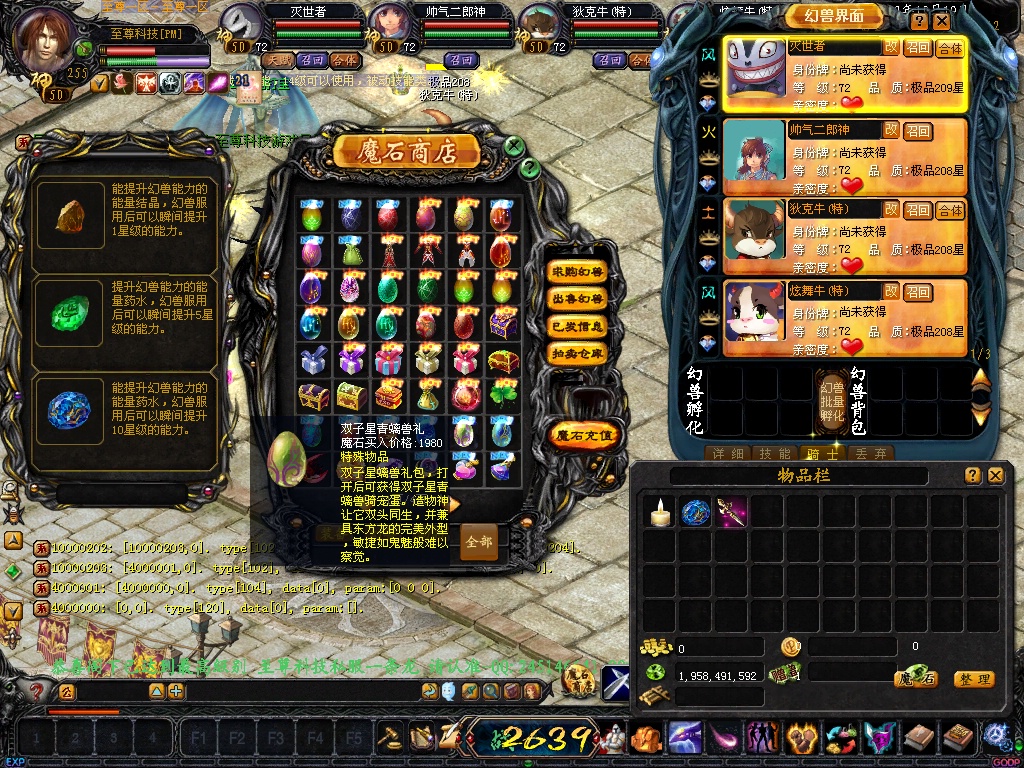Screen dimensions: 1024x768
Task: Close the 幻兽界面 pet panel
Action: [x=942, y=21]
